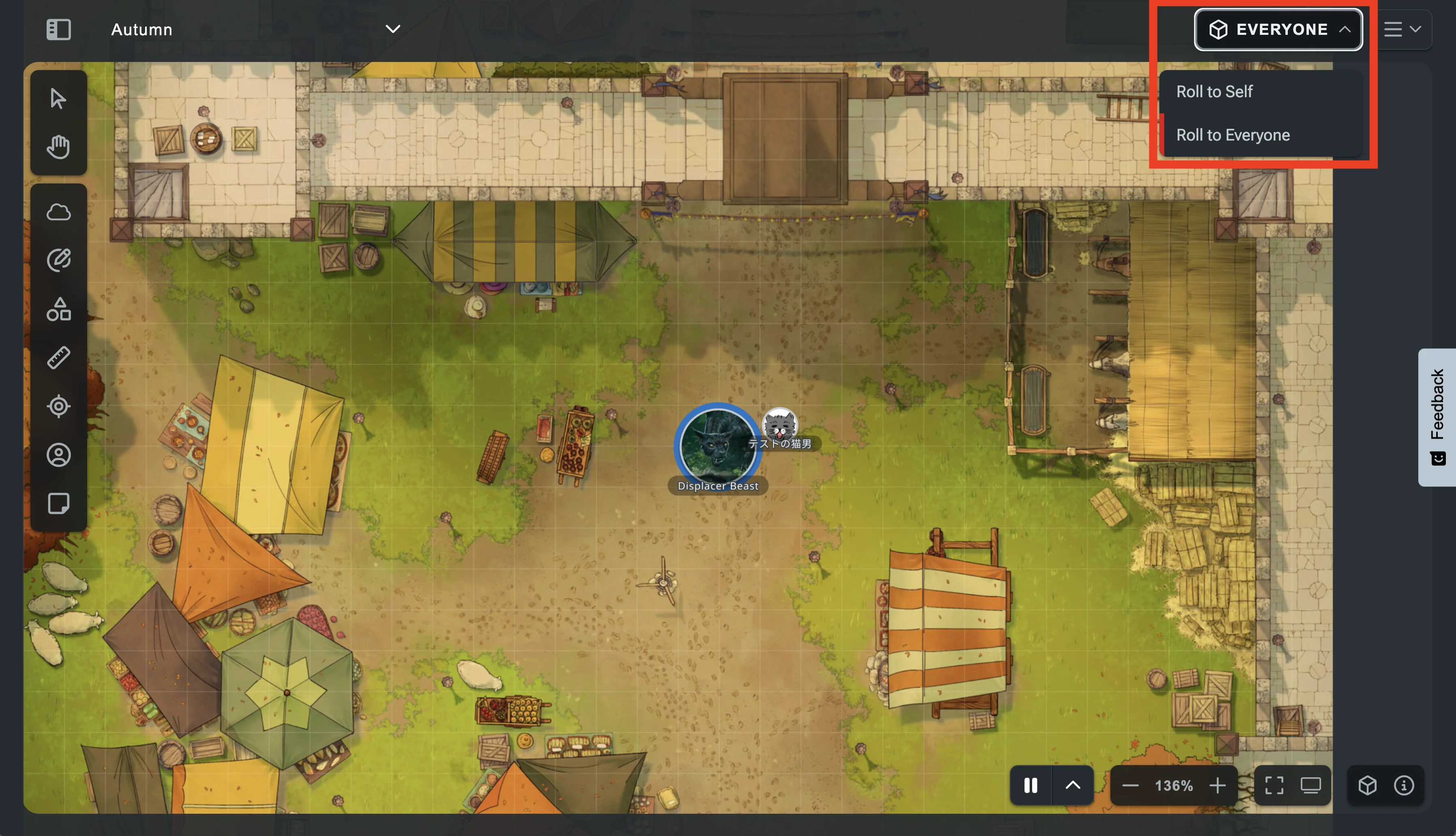Activate the hand pan tool
This screenshot has width=1456, height=836.
pos(58,147)
